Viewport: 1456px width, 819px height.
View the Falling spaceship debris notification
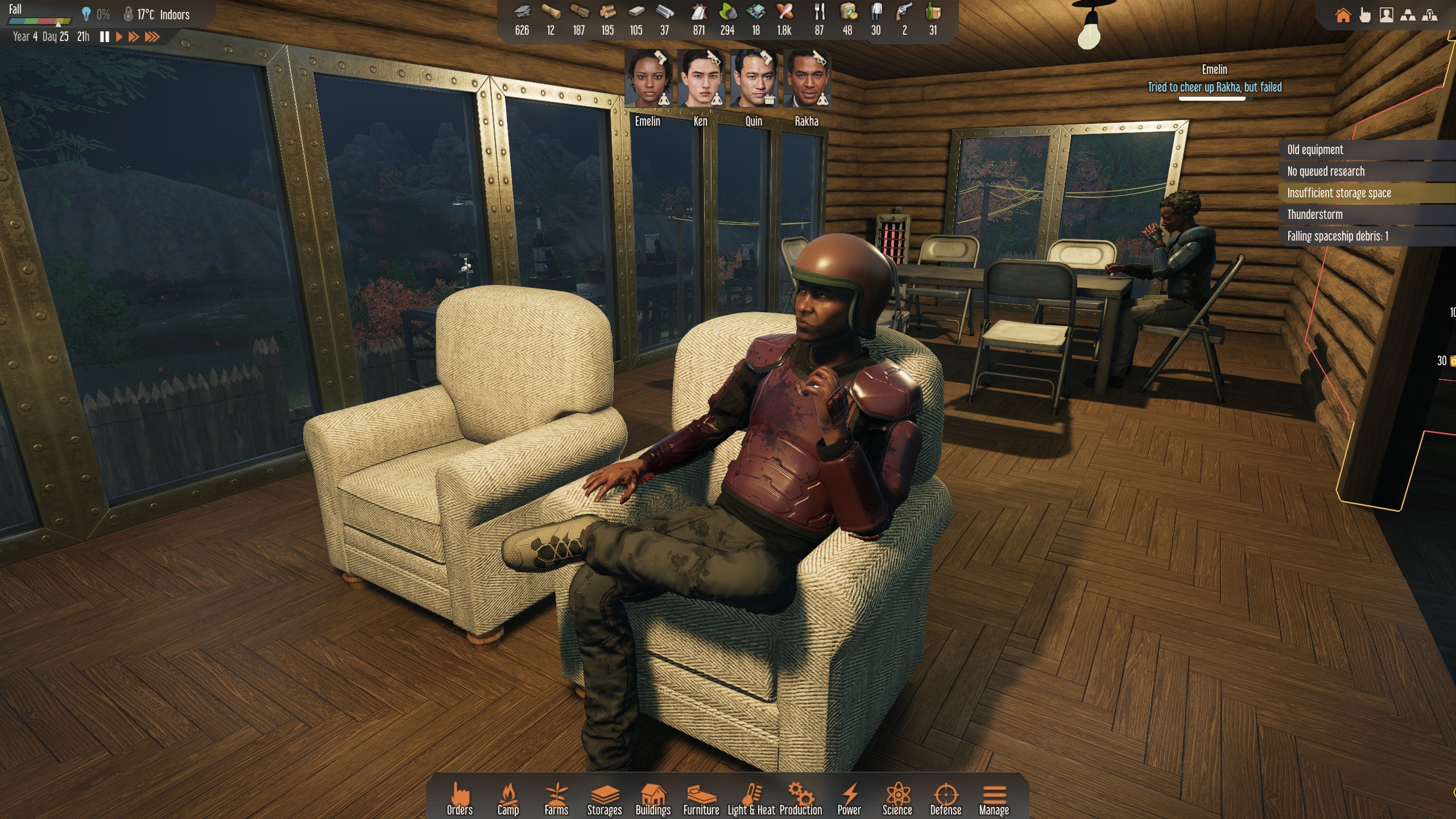coord(1337,237)
